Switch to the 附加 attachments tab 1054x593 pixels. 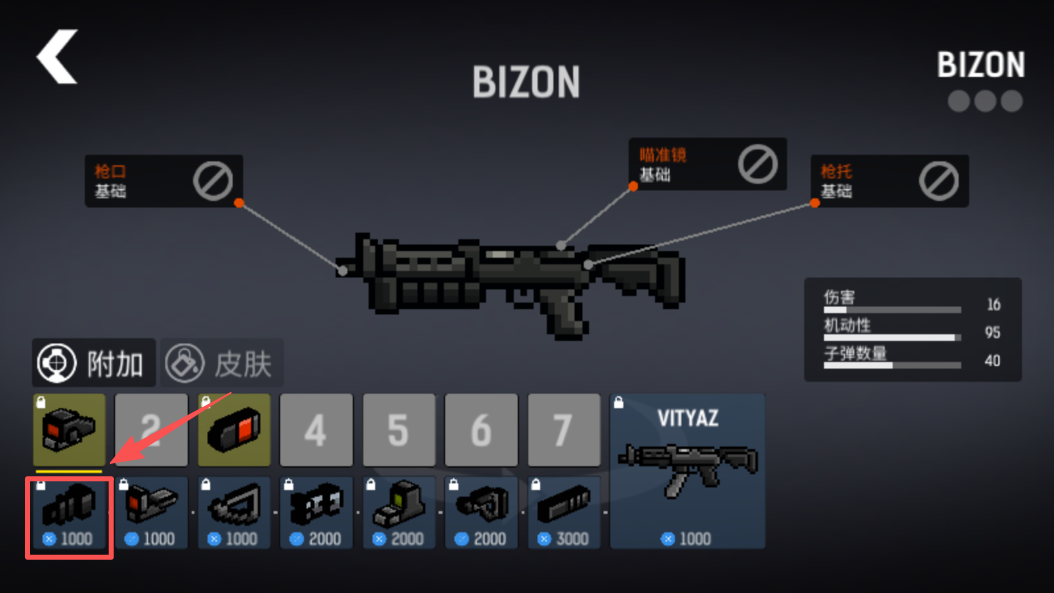point(93,363)
